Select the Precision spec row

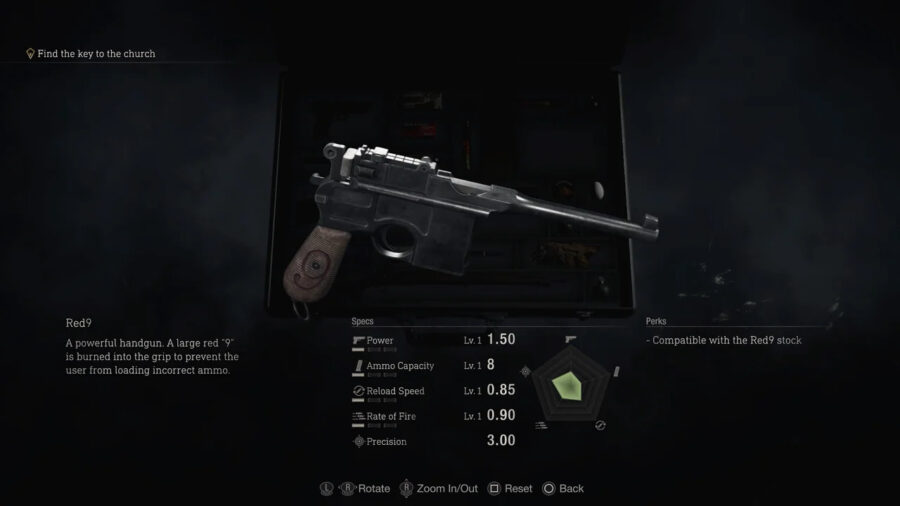point(432,441)
